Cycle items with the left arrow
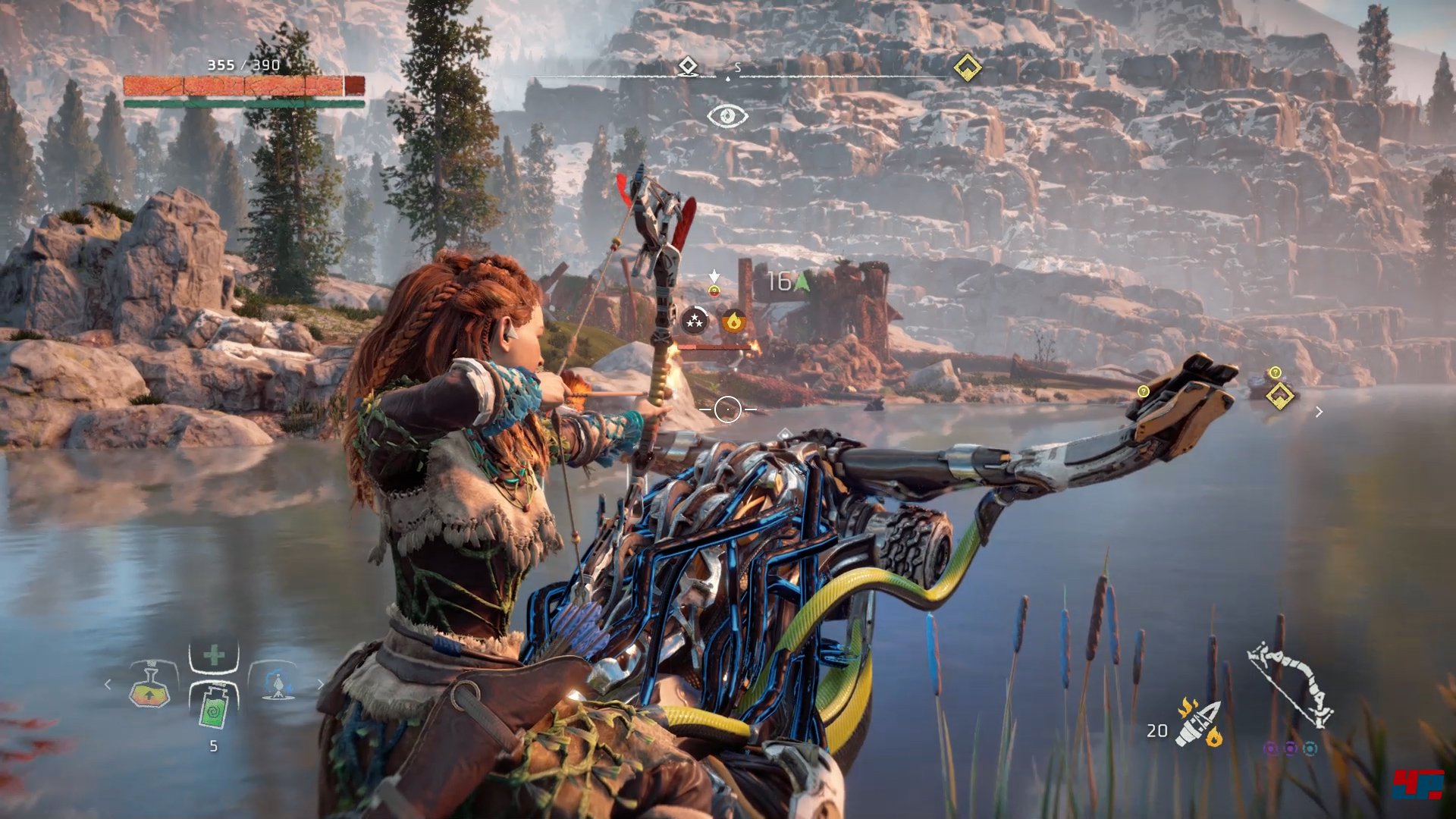Viewport: 1456px width, 819px height. [x=108, y=685]
